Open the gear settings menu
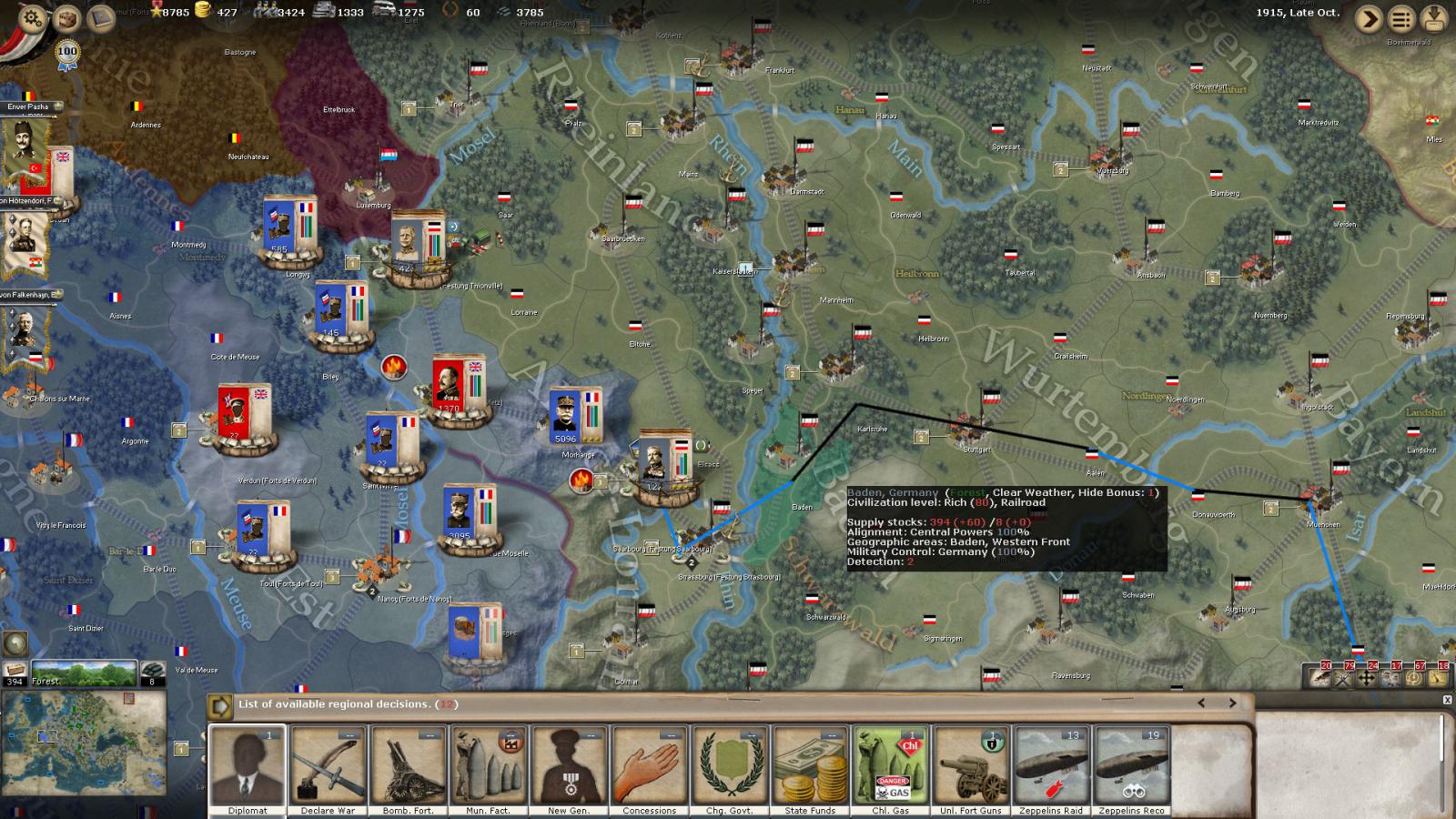 [33, 18]
